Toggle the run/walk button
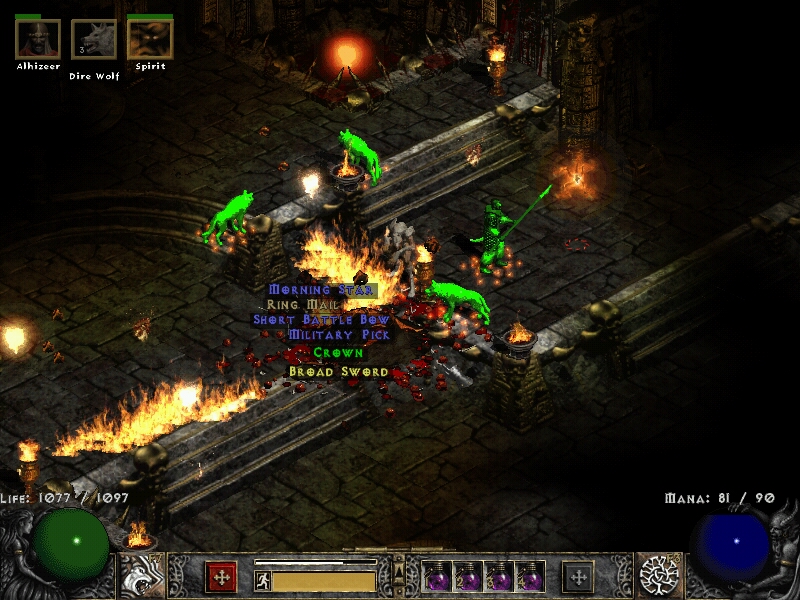 pos(262,581)
